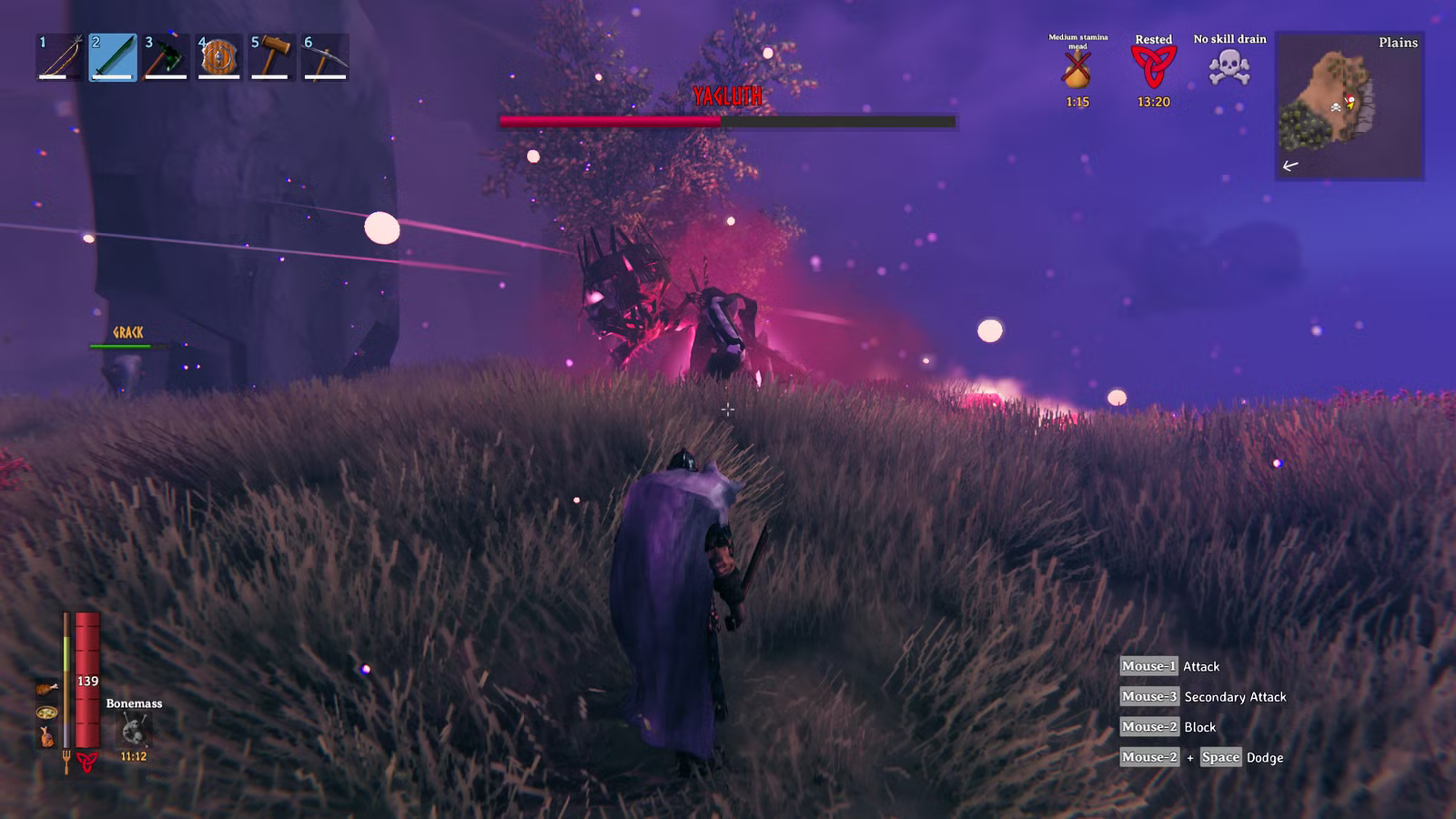Equip the axe from hotbar slot 3
The height and width of the screenshot is (819, 1456).
coord(166,57)
